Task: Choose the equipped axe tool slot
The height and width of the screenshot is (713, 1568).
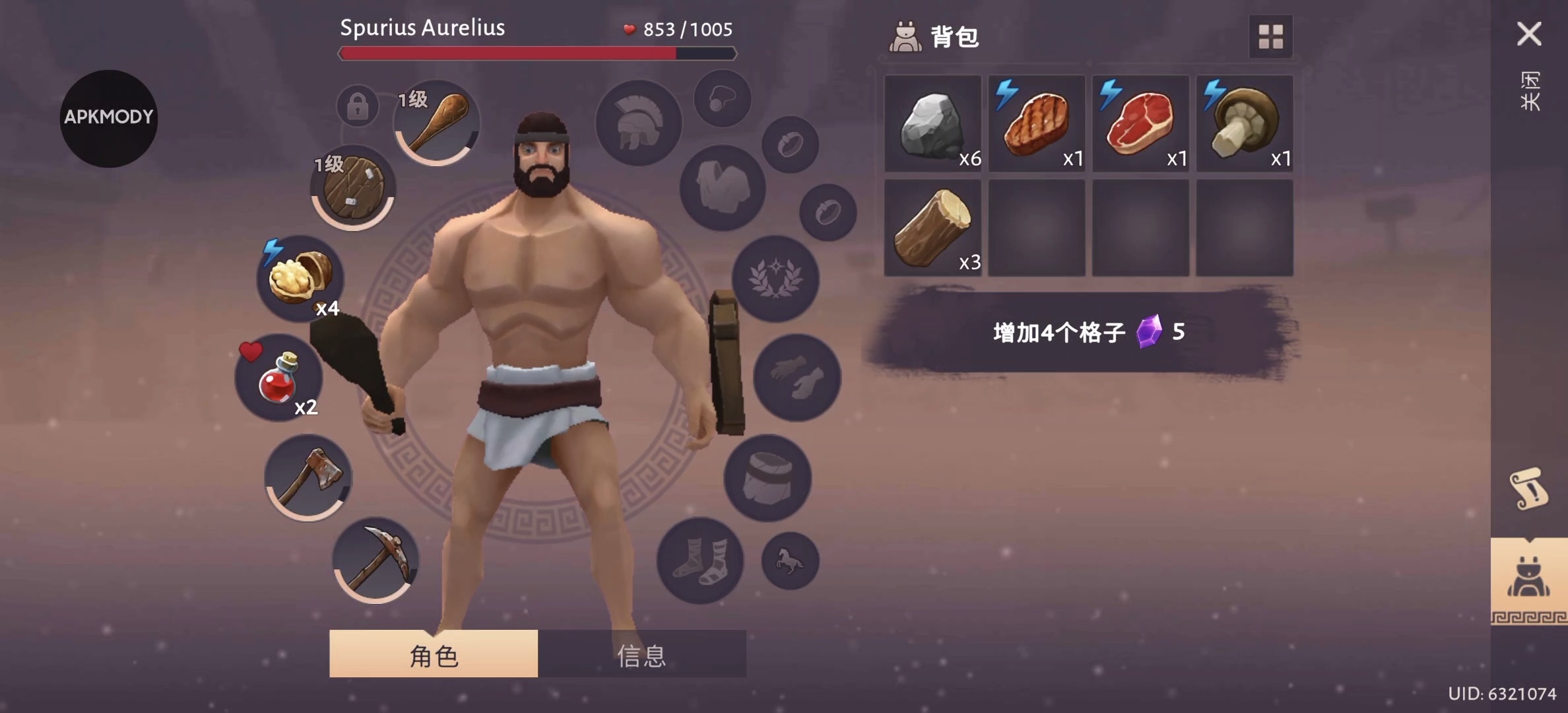Action: pyautogui.click(x=308, y=477)
